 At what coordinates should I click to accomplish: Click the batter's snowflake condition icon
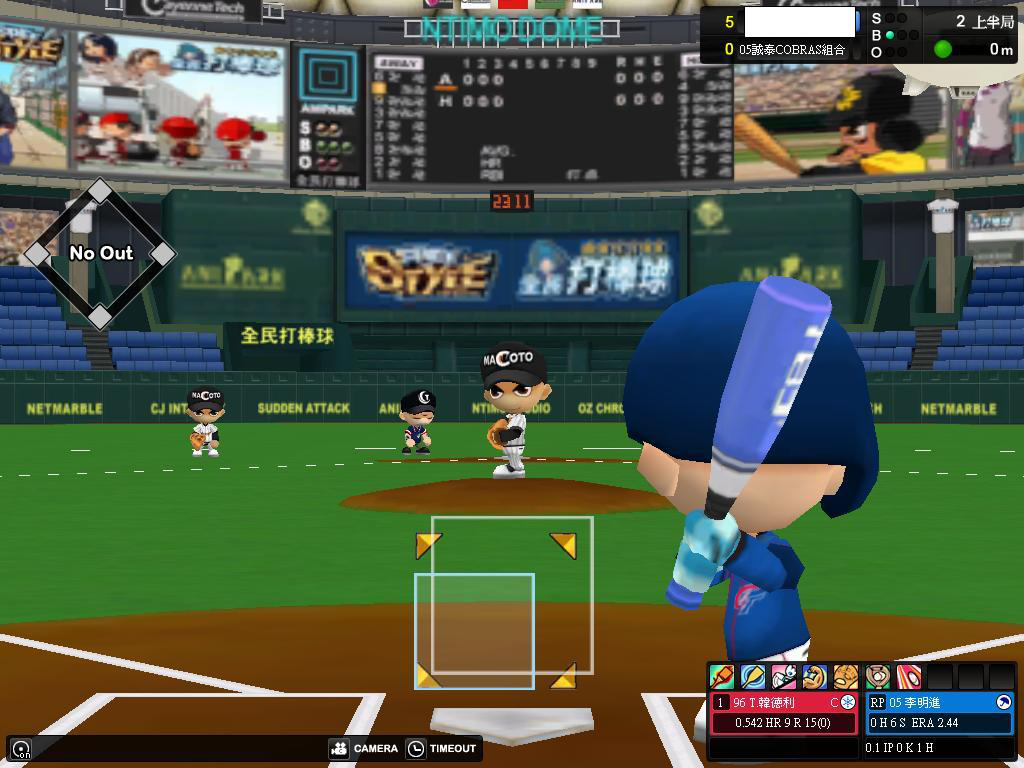pos(848,703)
